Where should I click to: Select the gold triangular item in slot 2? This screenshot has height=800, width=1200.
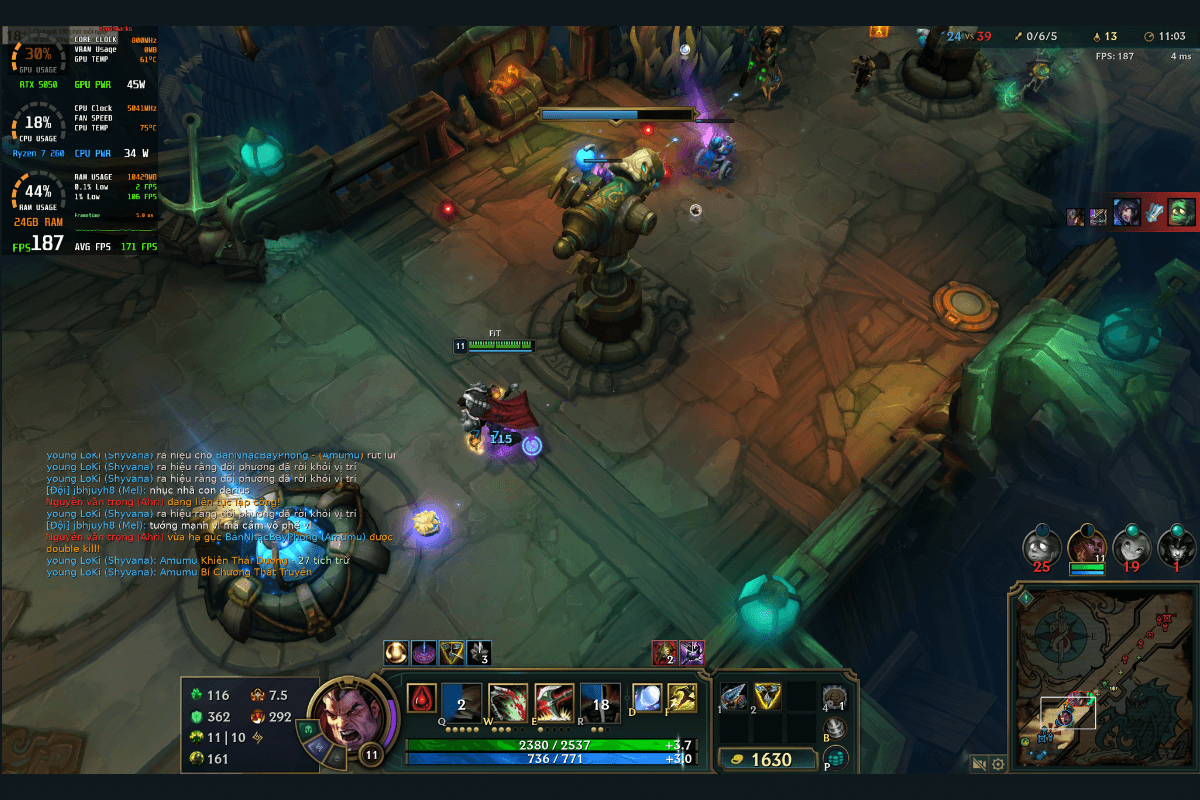click(x=768, y=697)
